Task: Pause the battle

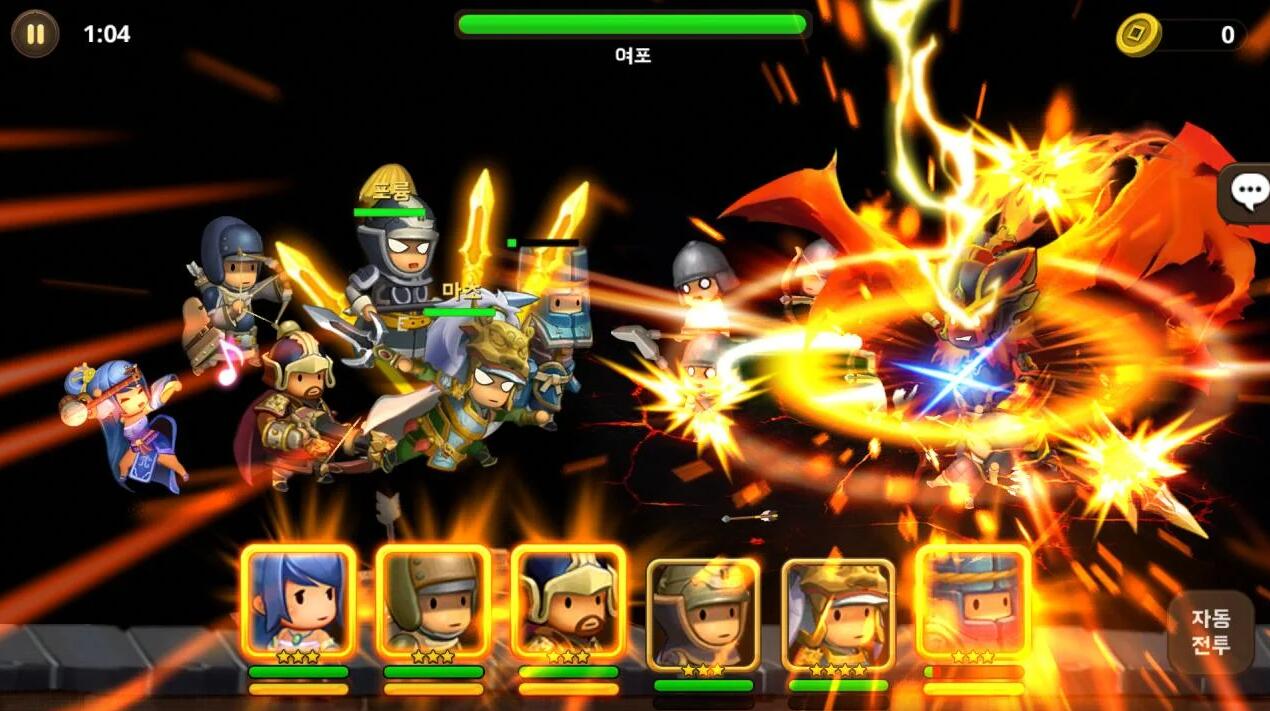Action: pos(35,34)
